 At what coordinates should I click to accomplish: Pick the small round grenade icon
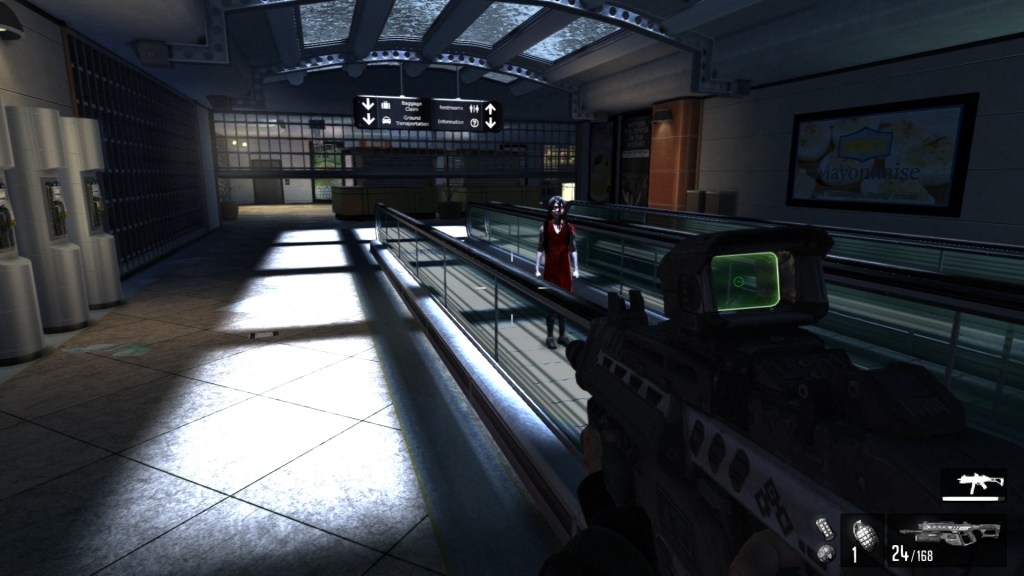[x=824, y=552]
